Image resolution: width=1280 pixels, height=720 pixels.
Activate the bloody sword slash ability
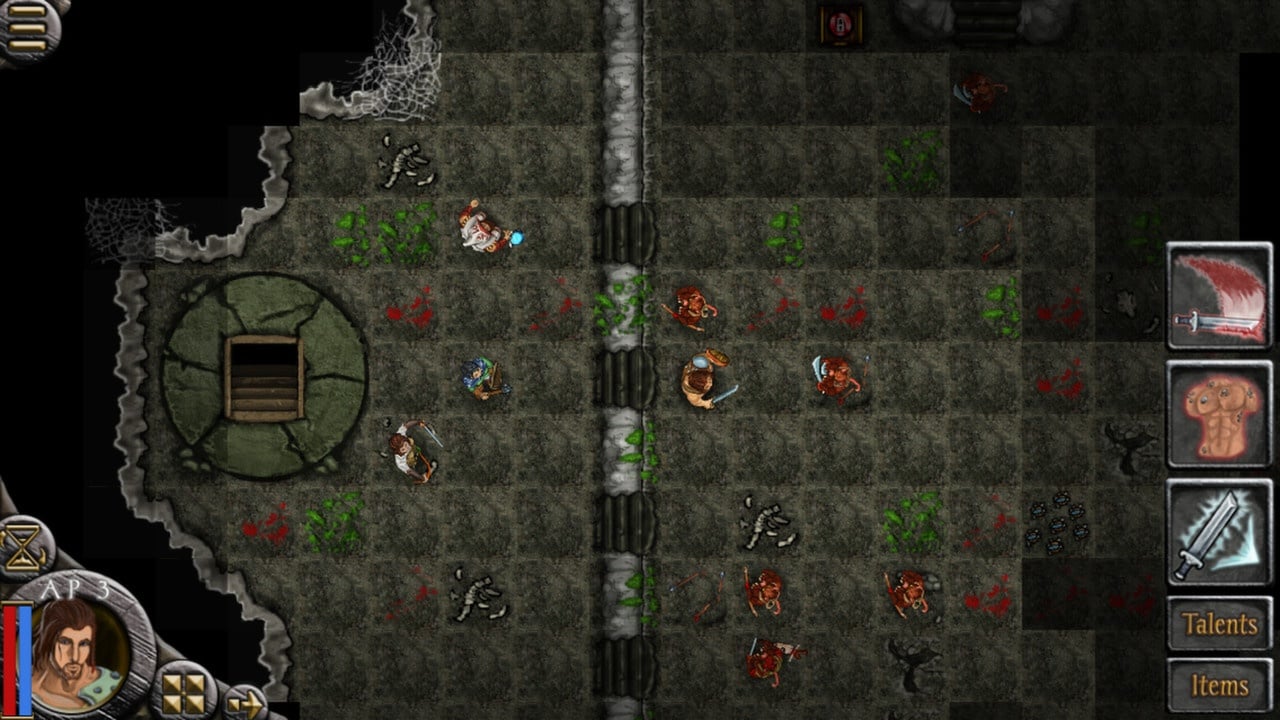tap(1219, 296)
